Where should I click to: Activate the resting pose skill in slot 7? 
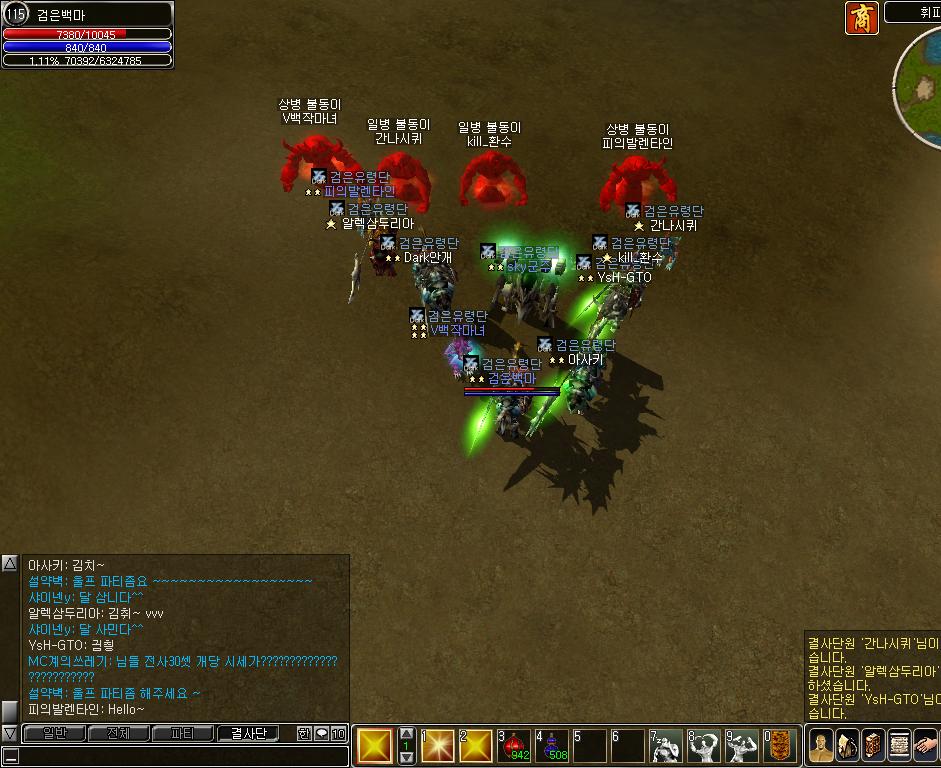[667, 746]
